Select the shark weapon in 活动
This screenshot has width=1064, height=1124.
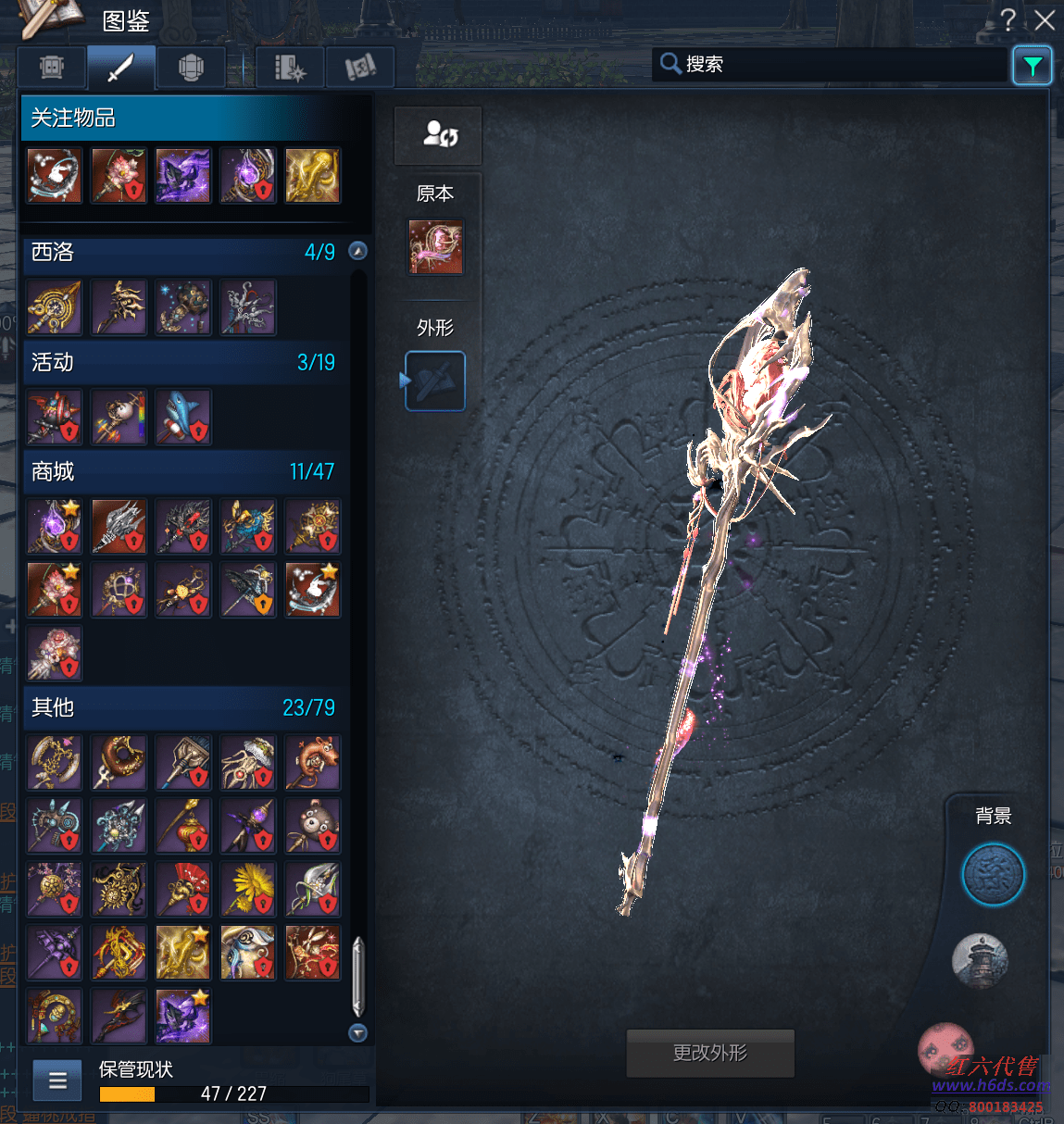(183, 418)
